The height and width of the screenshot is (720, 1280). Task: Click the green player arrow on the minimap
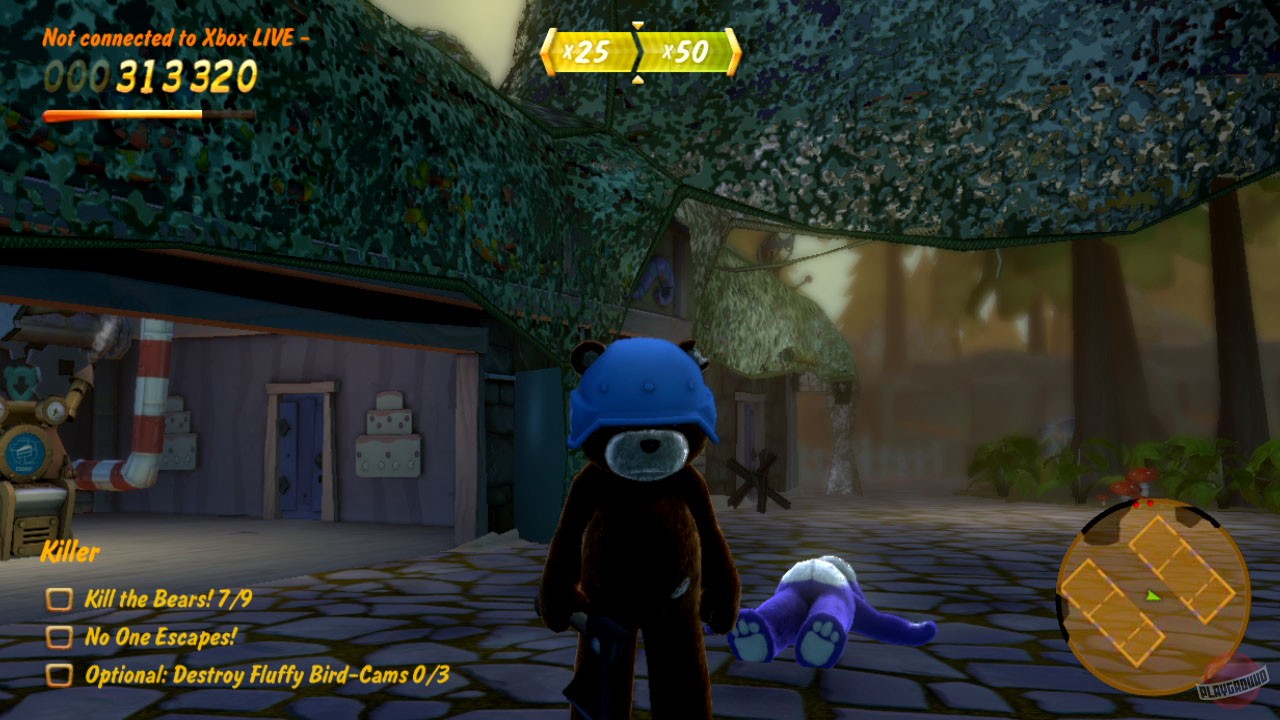tap(1150, 595)
